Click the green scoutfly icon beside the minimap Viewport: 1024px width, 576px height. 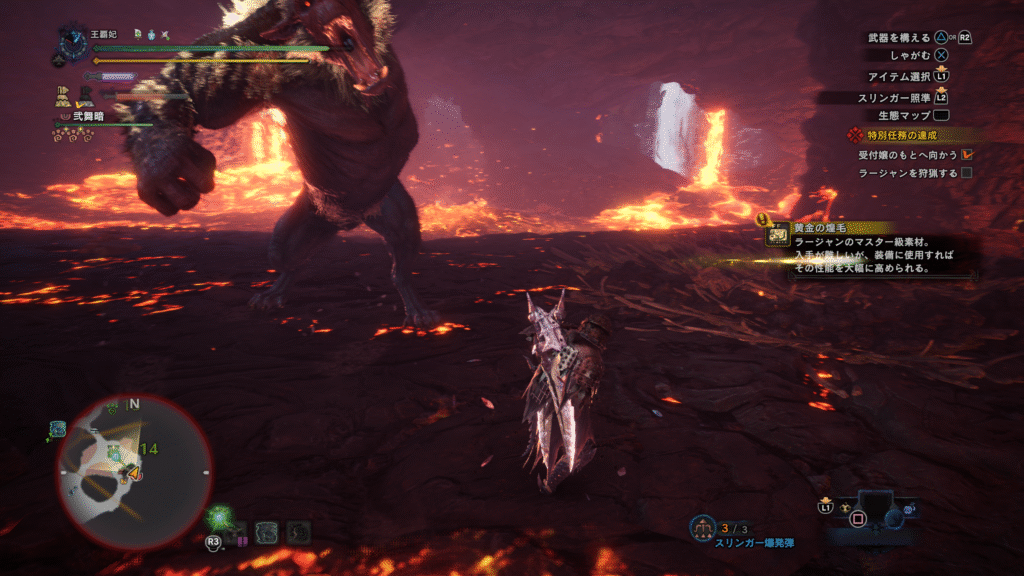coord(221,519)
